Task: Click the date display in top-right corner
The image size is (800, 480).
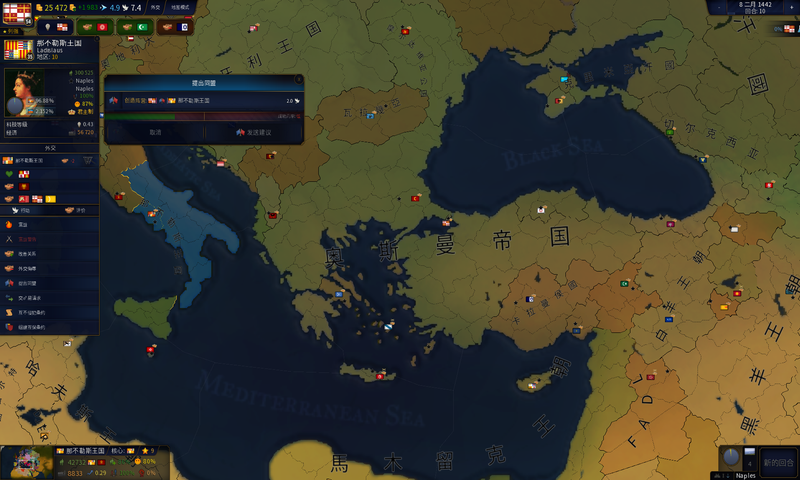Action: pyautogui.click(x=757, y=6)
